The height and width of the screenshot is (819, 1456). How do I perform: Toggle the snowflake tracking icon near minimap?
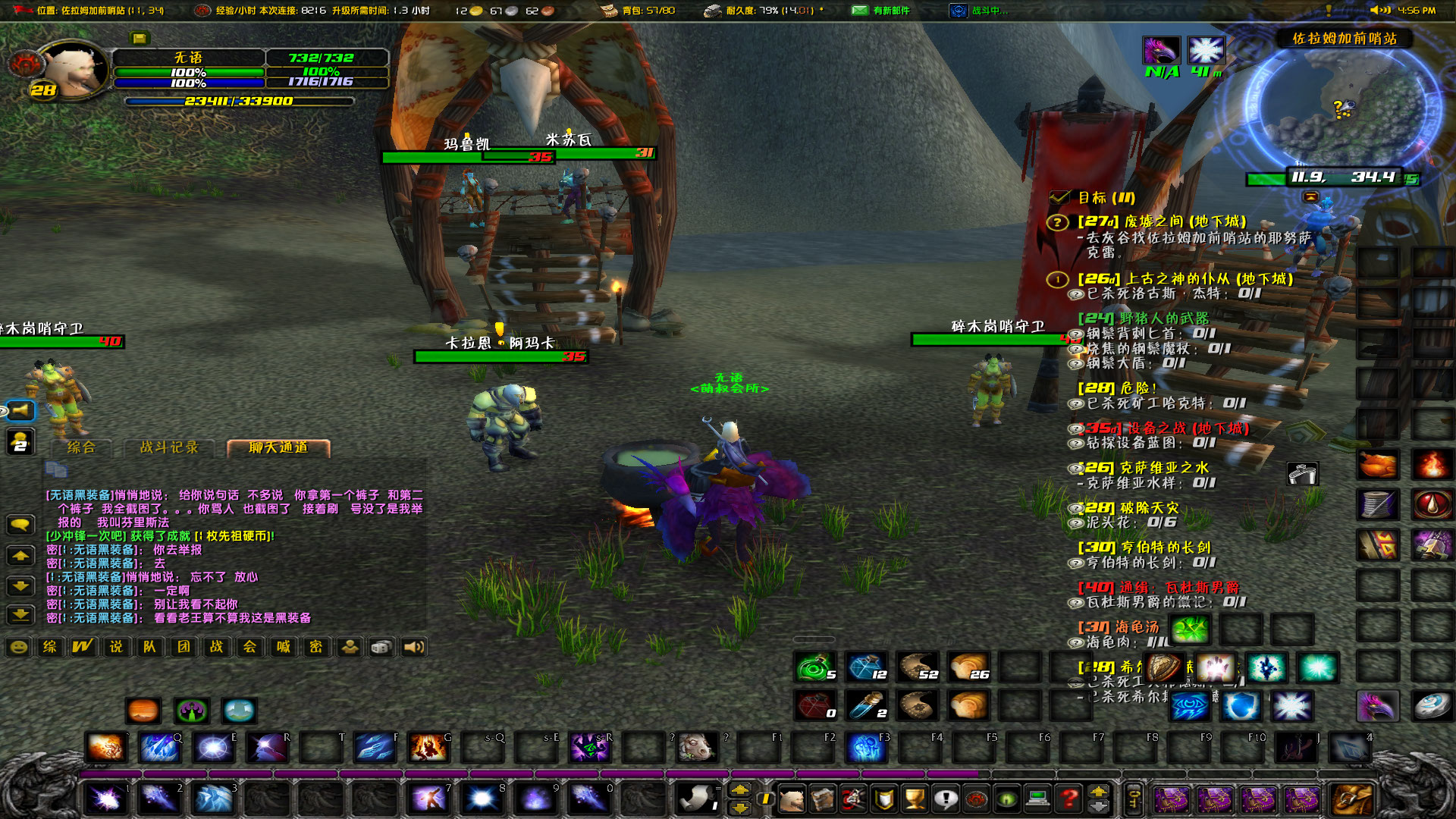(1207, 49)
